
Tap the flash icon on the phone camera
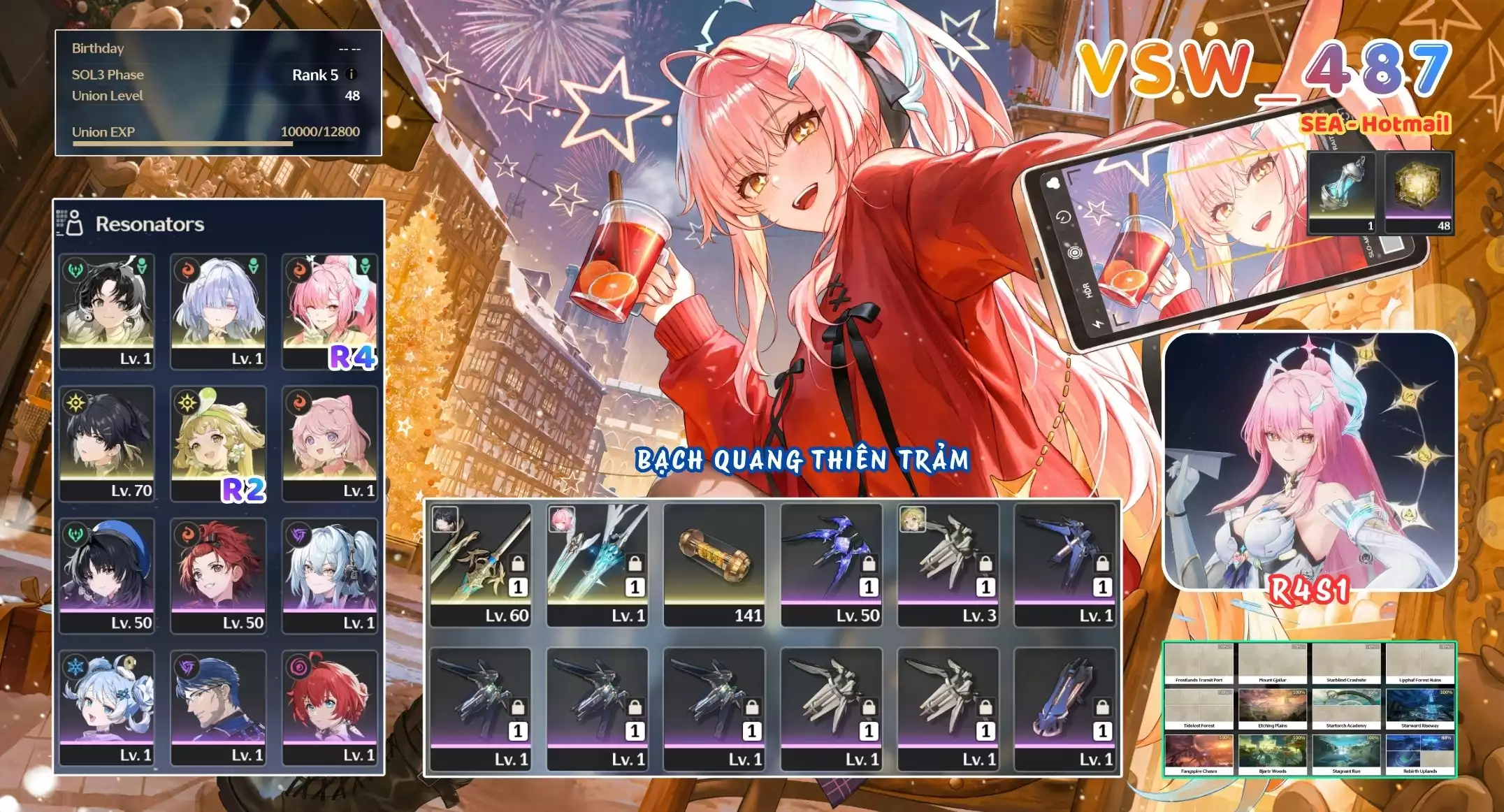coord(1097,324)
